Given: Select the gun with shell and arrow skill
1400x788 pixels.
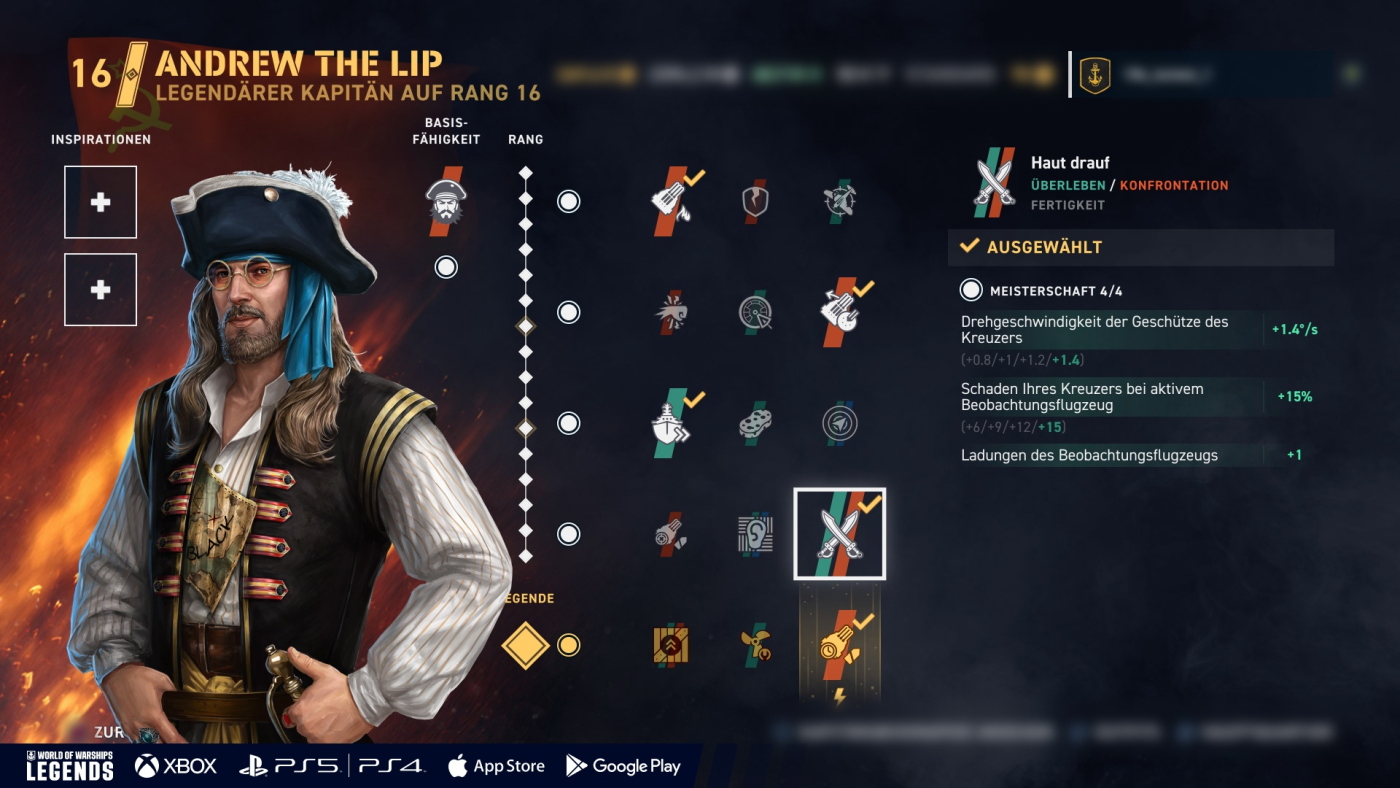Looking at the screenshot, I should click(x=840, y=312).
